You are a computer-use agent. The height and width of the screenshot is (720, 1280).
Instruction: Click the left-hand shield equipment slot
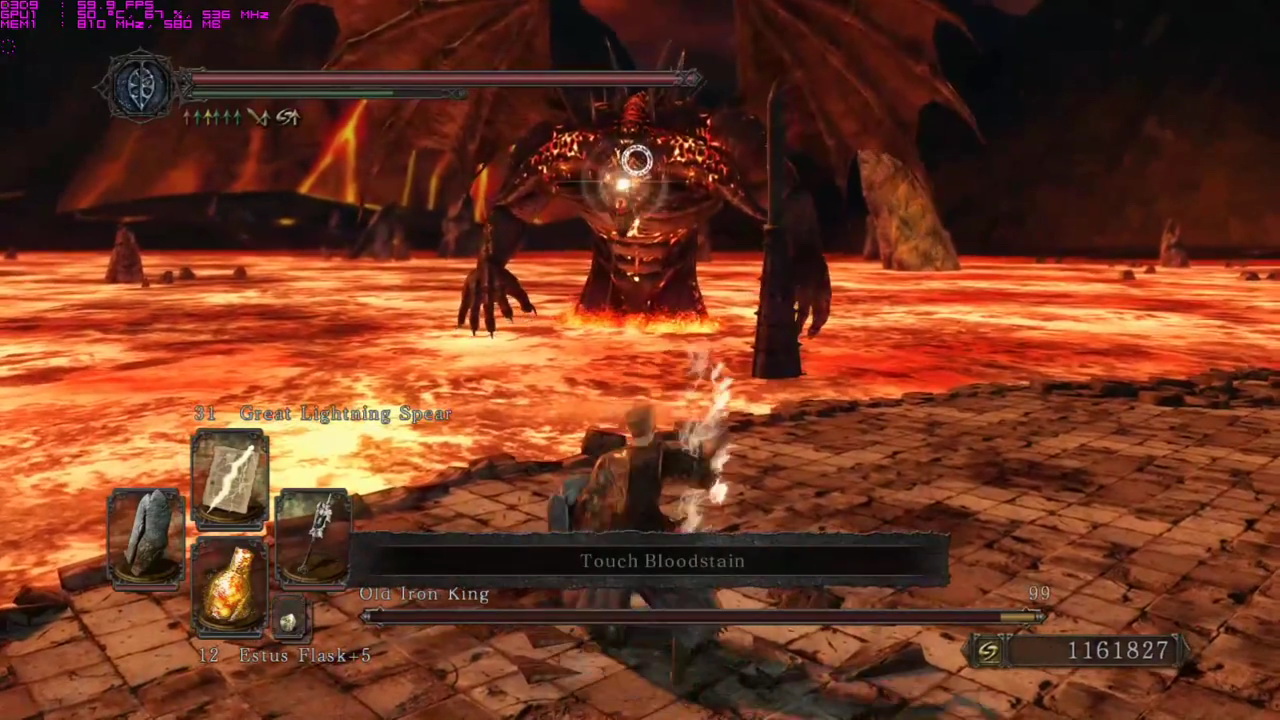point(146,540)
